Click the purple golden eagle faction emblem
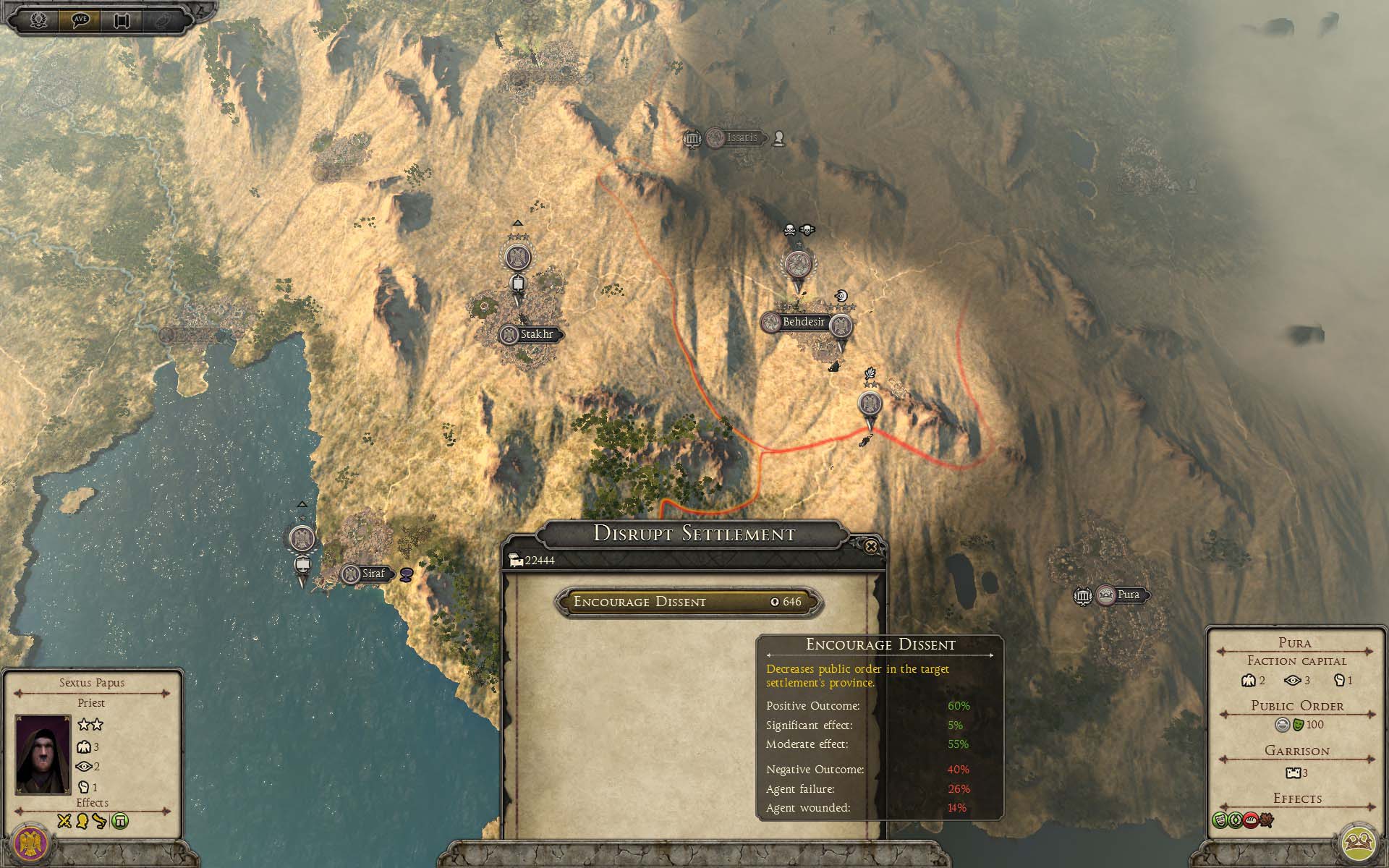The image size is (1389, 868). pyautogui.click(x=32, y=843)
